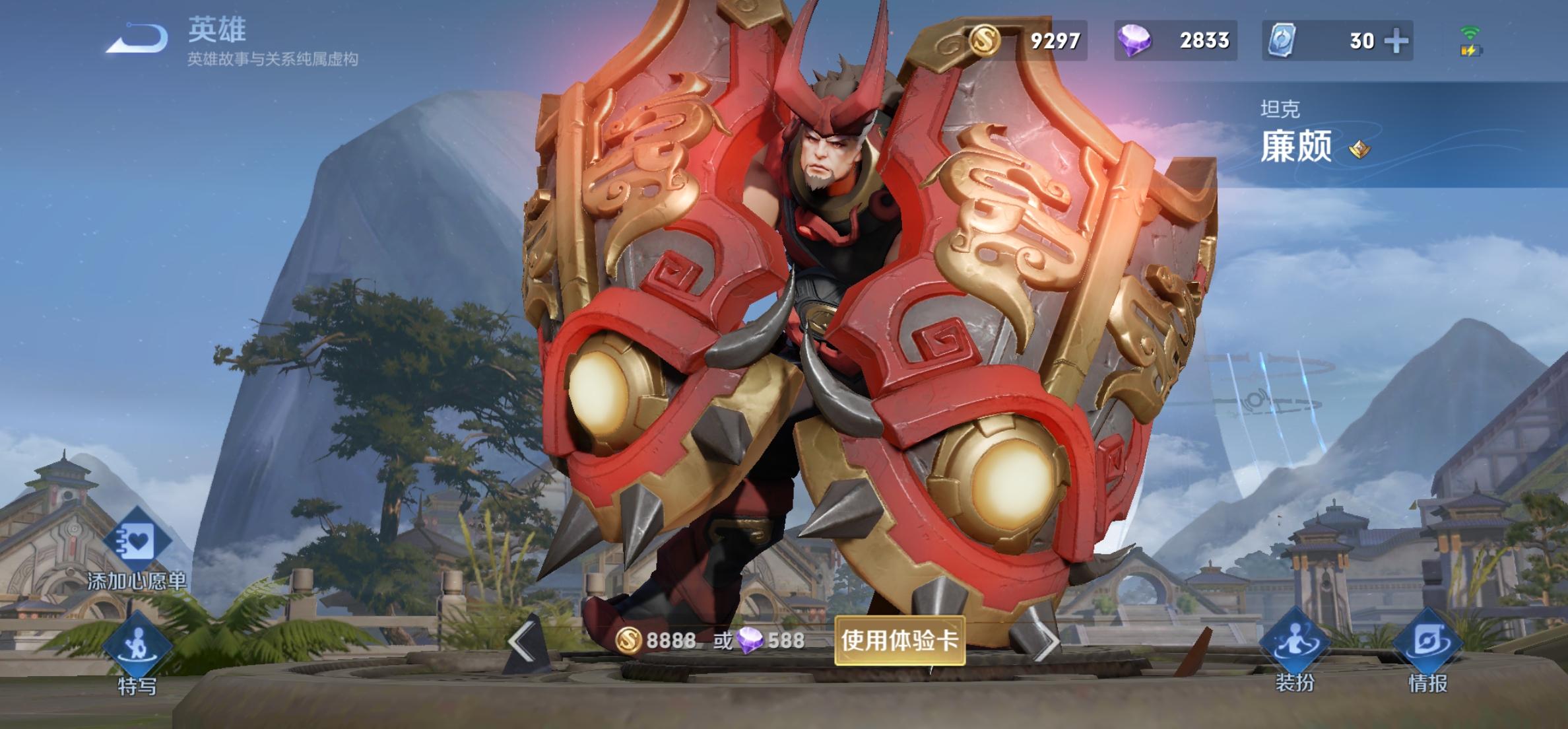Use trial card (使用体验卡)
The height and width of the screenshot is (729, 1568).
pos(899,641)
